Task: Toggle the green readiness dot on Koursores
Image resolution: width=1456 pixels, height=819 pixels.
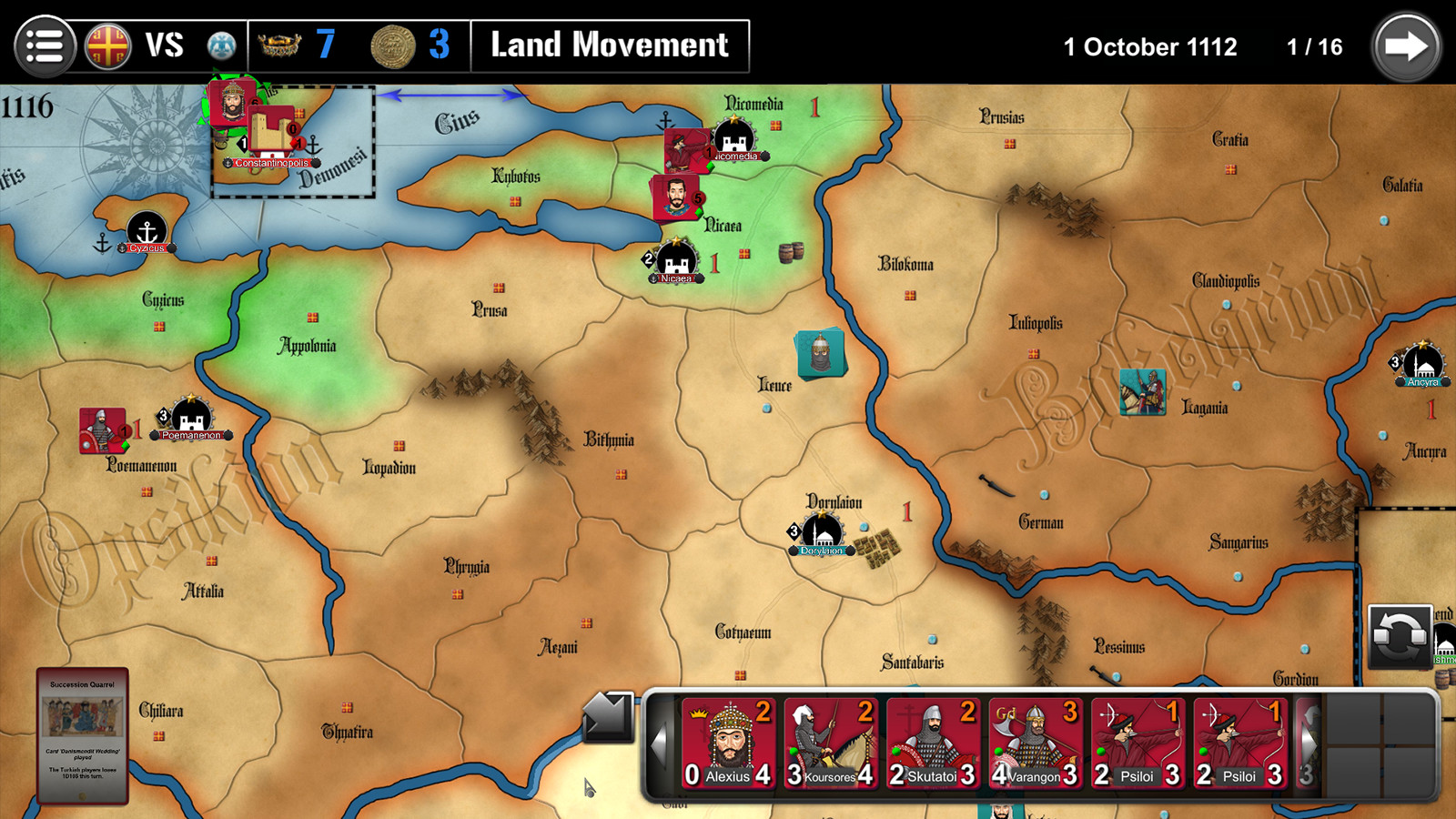Action: pyautogui.click(x=794, y=753)
